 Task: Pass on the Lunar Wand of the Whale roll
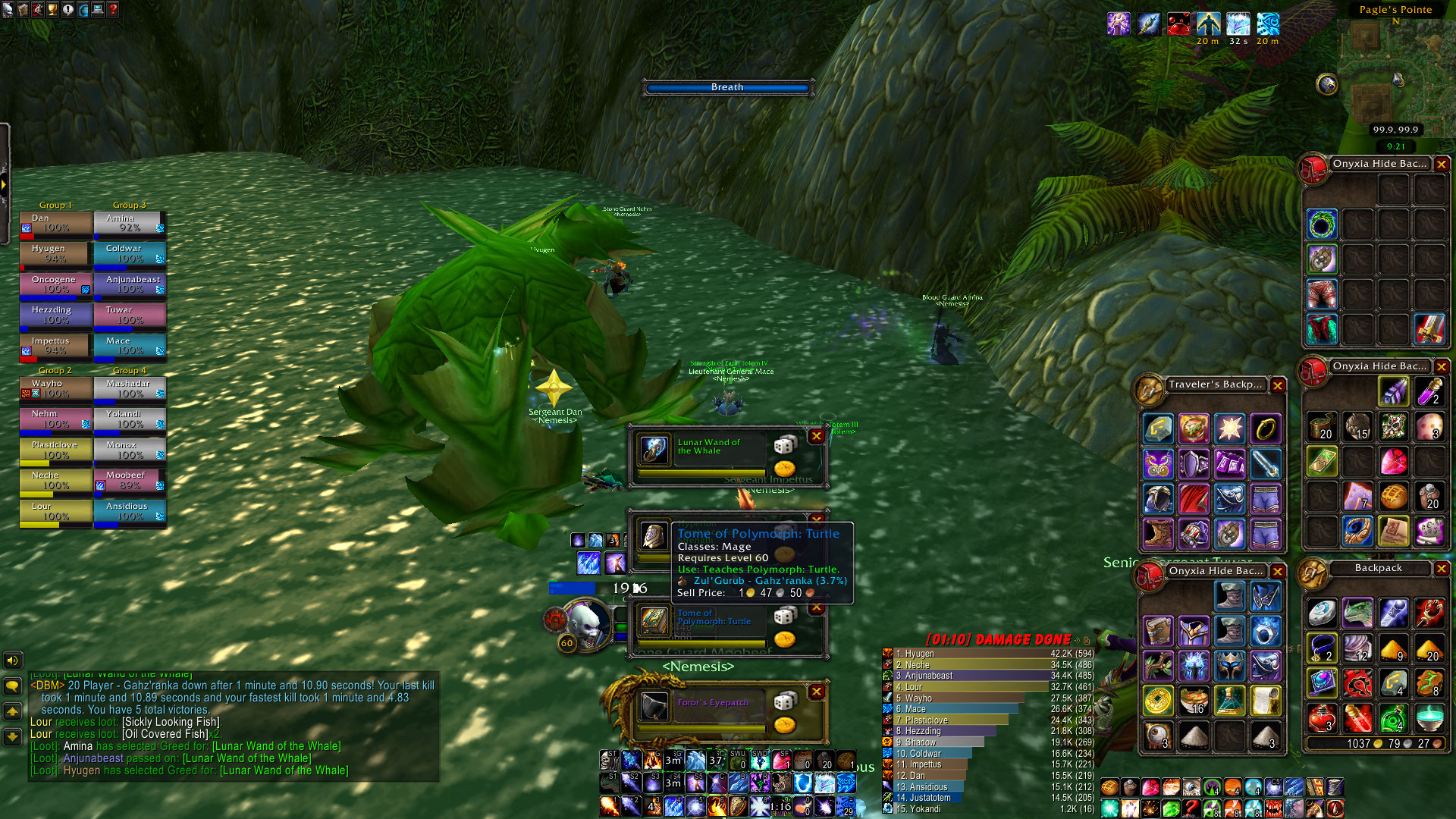tap(817, 436)
